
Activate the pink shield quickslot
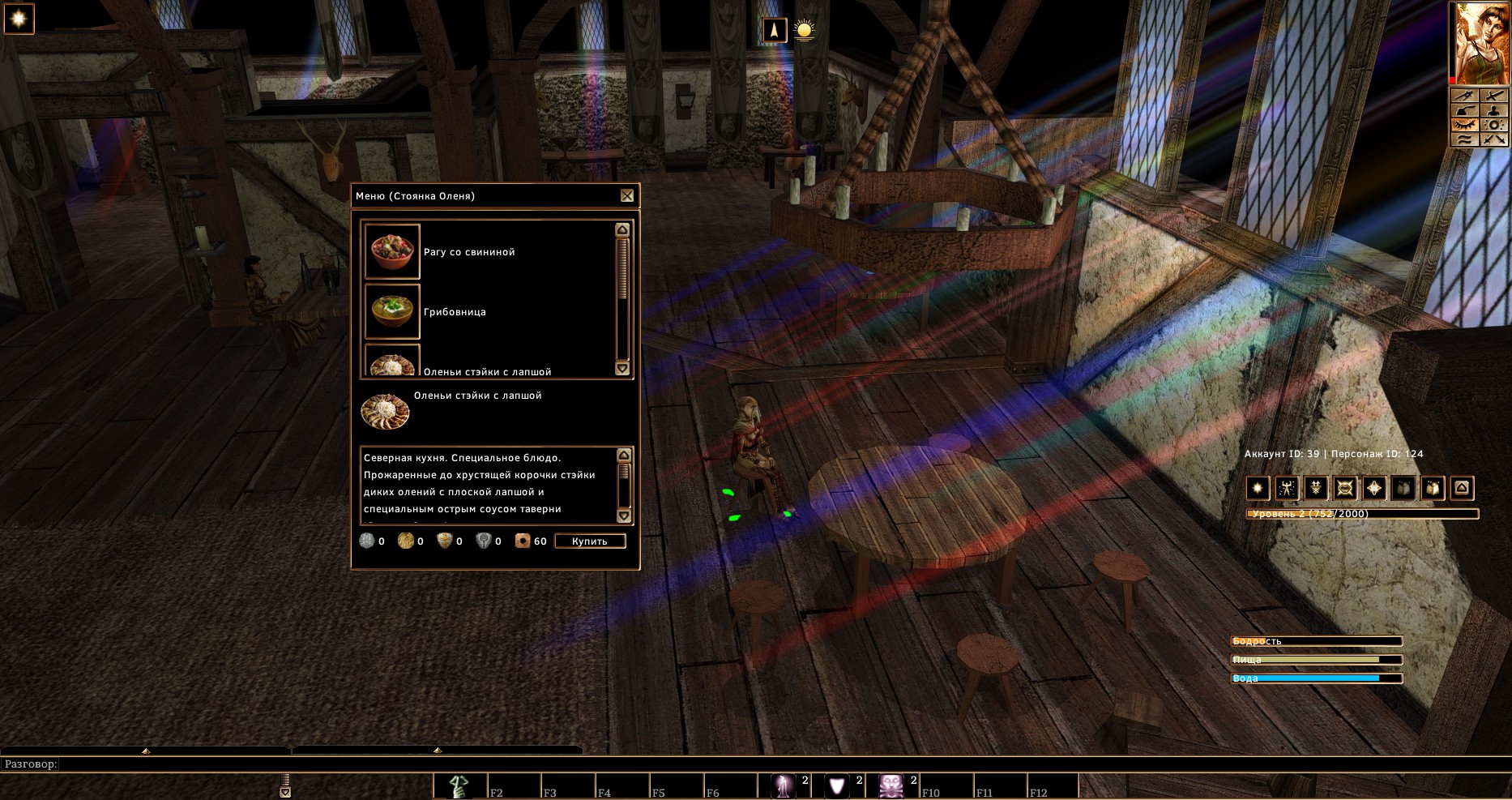click(x=837, y=785)
